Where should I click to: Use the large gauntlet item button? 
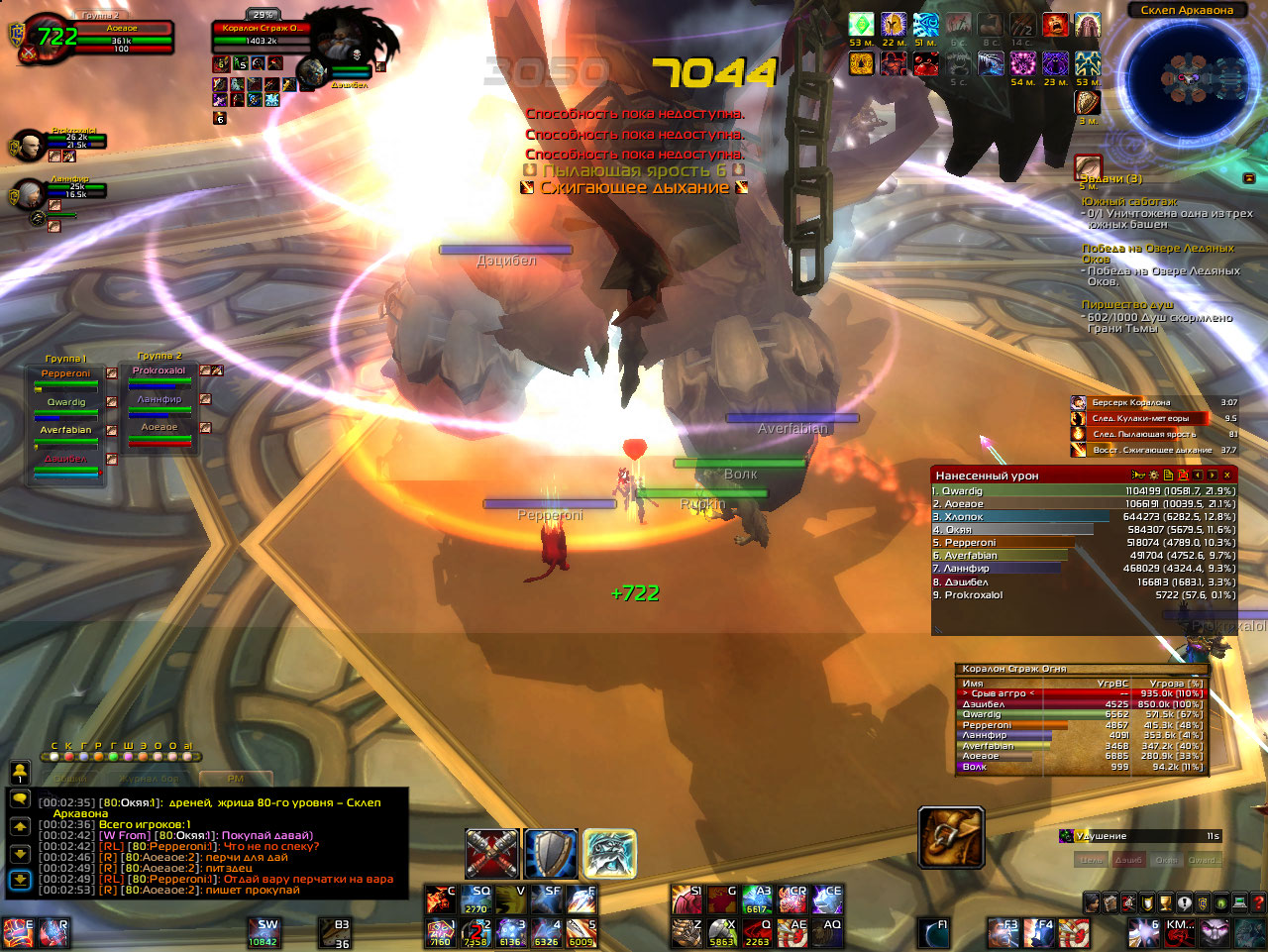click(951, 838)
